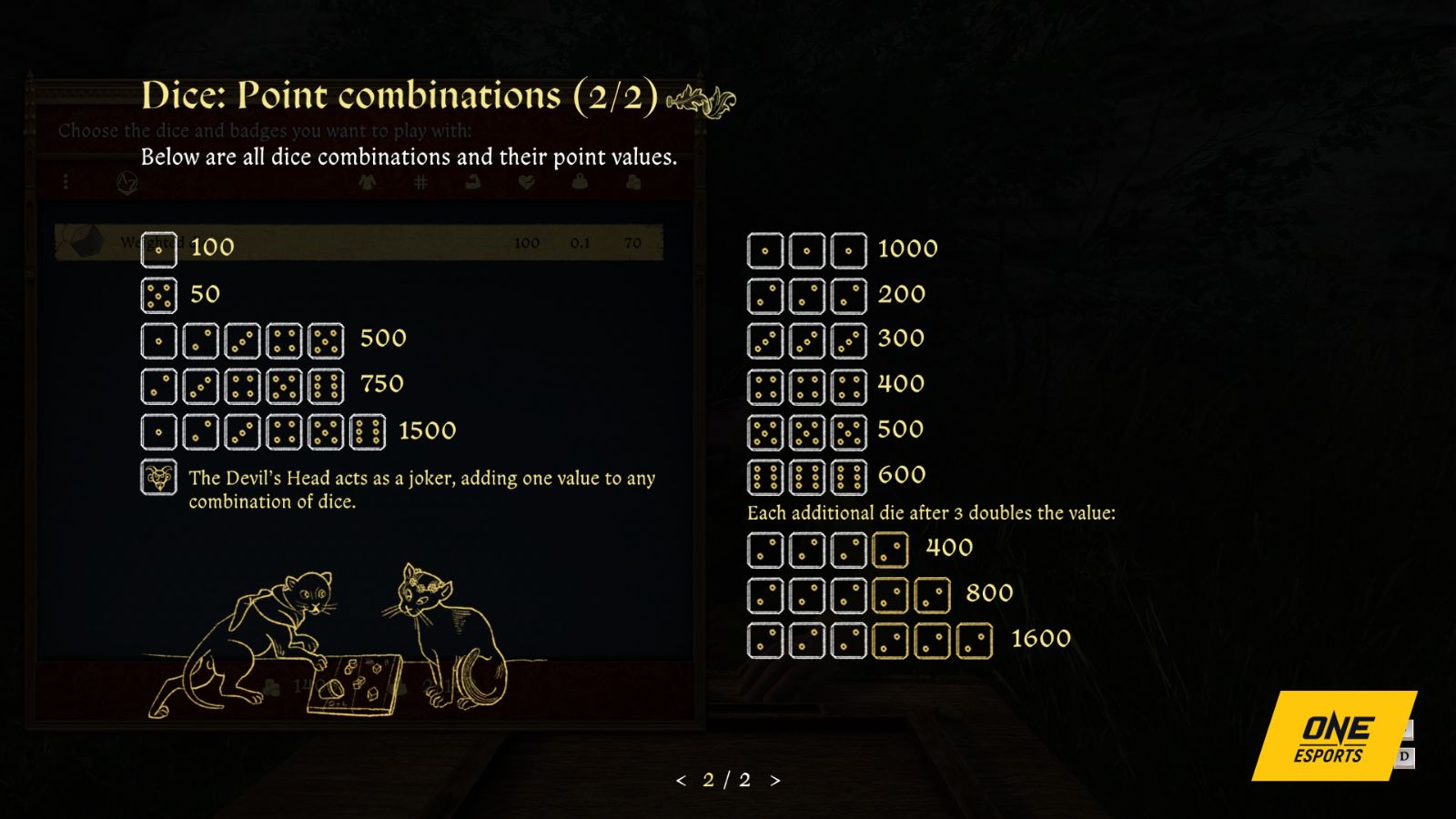The width and height of the screenshot is (1456, 819).
Task: Click the 2 / 2 page indicator
Action: [x=728, y=780]
